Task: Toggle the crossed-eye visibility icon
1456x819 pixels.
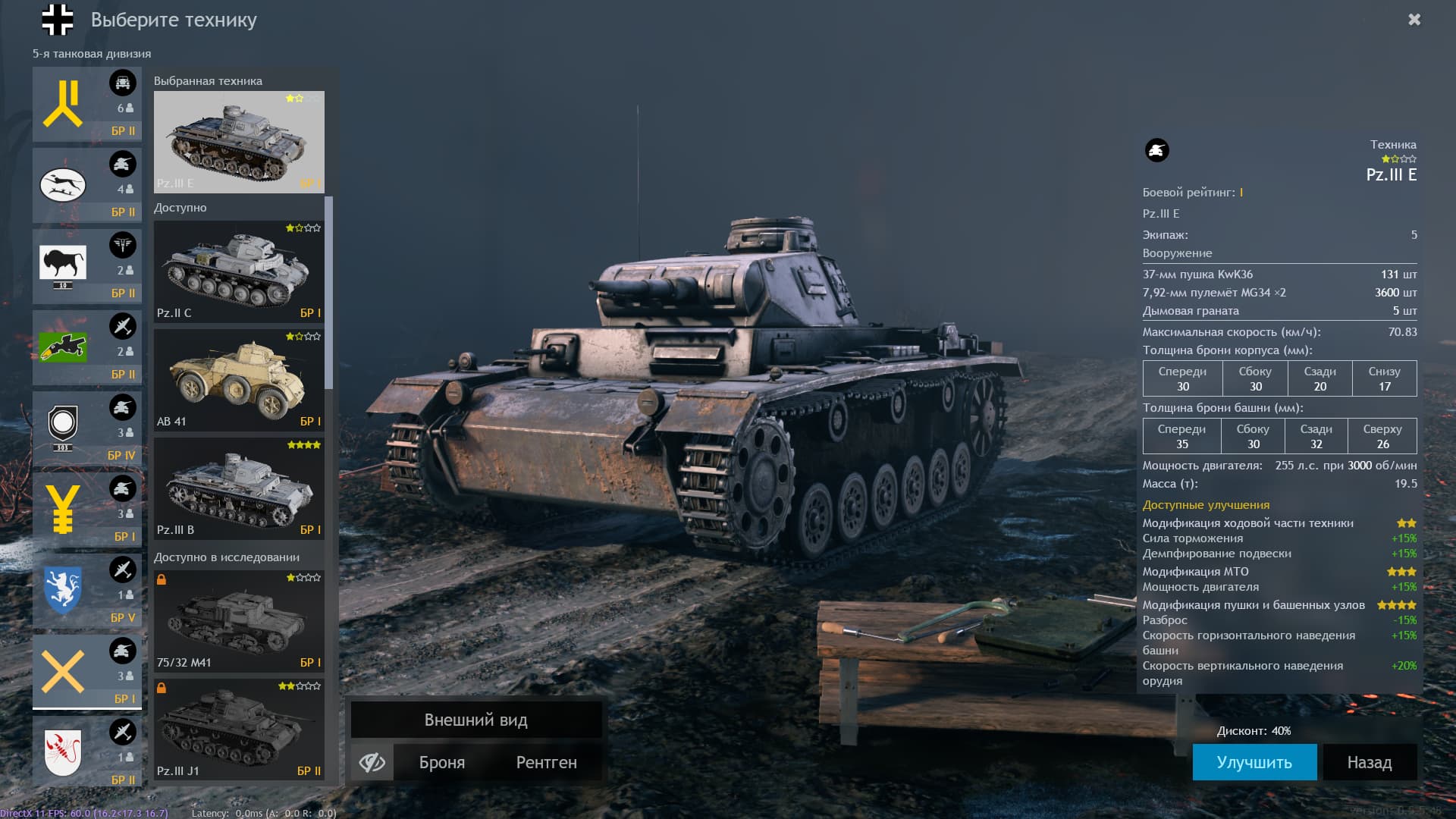Action: pyautogui.click(x=372, y=762)
